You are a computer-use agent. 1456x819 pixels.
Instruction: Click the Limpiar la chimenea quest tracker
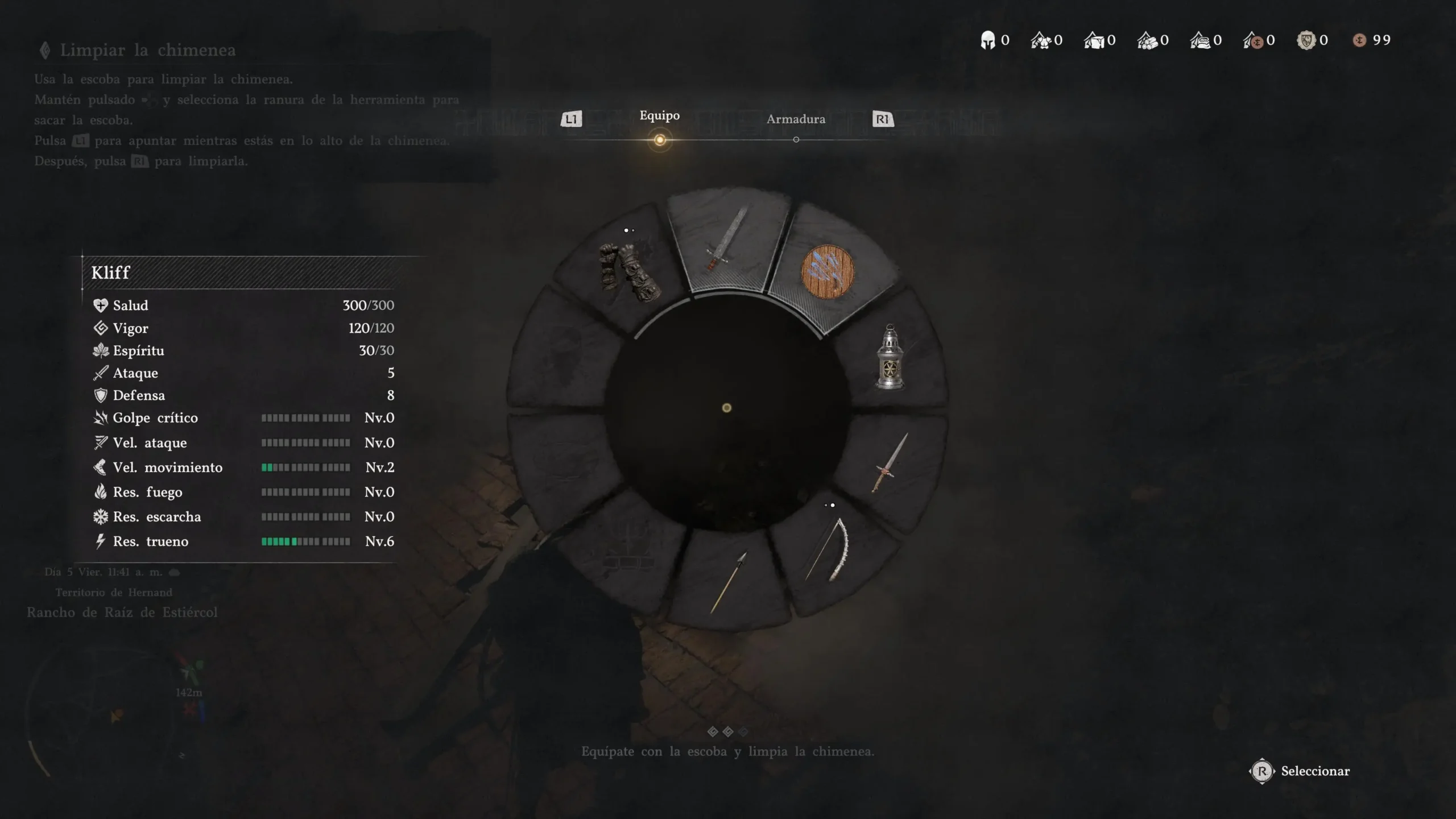(x=148, y=50)
